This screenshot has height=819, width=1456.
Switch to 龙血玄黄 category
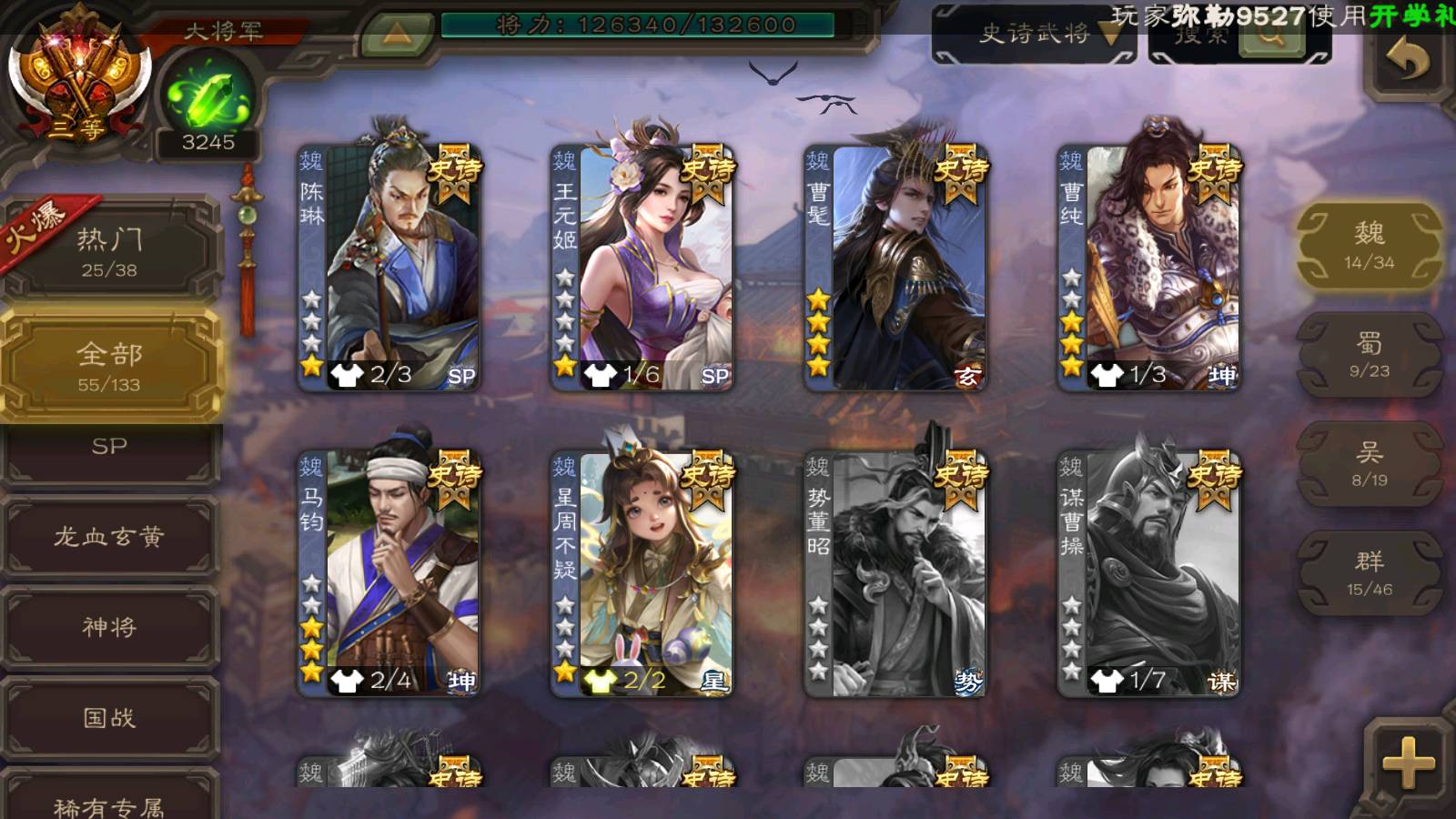pos(109,537)
